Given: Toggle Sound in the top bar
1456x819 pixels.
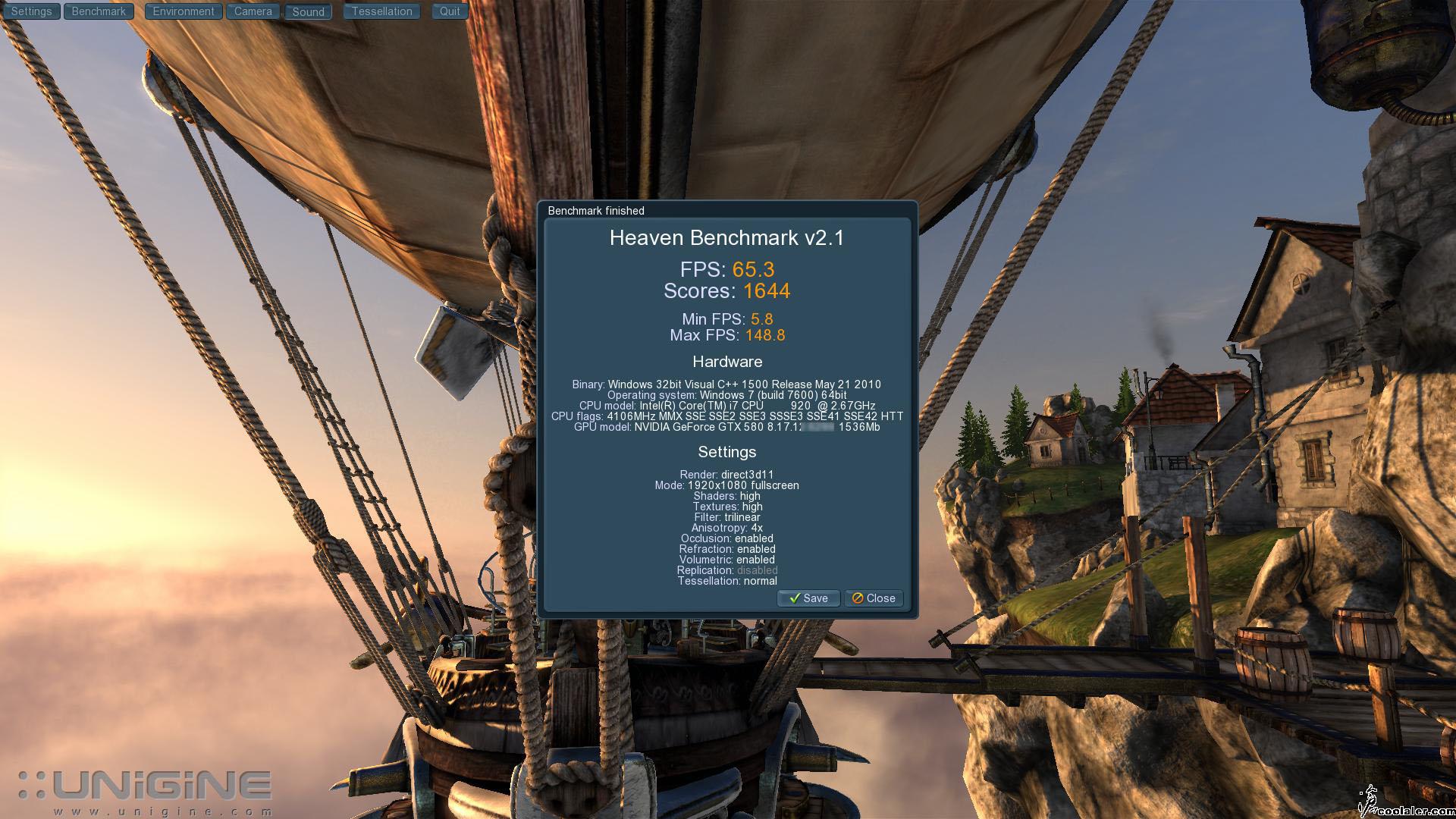Looking at the screenshot, I should 308,12.
